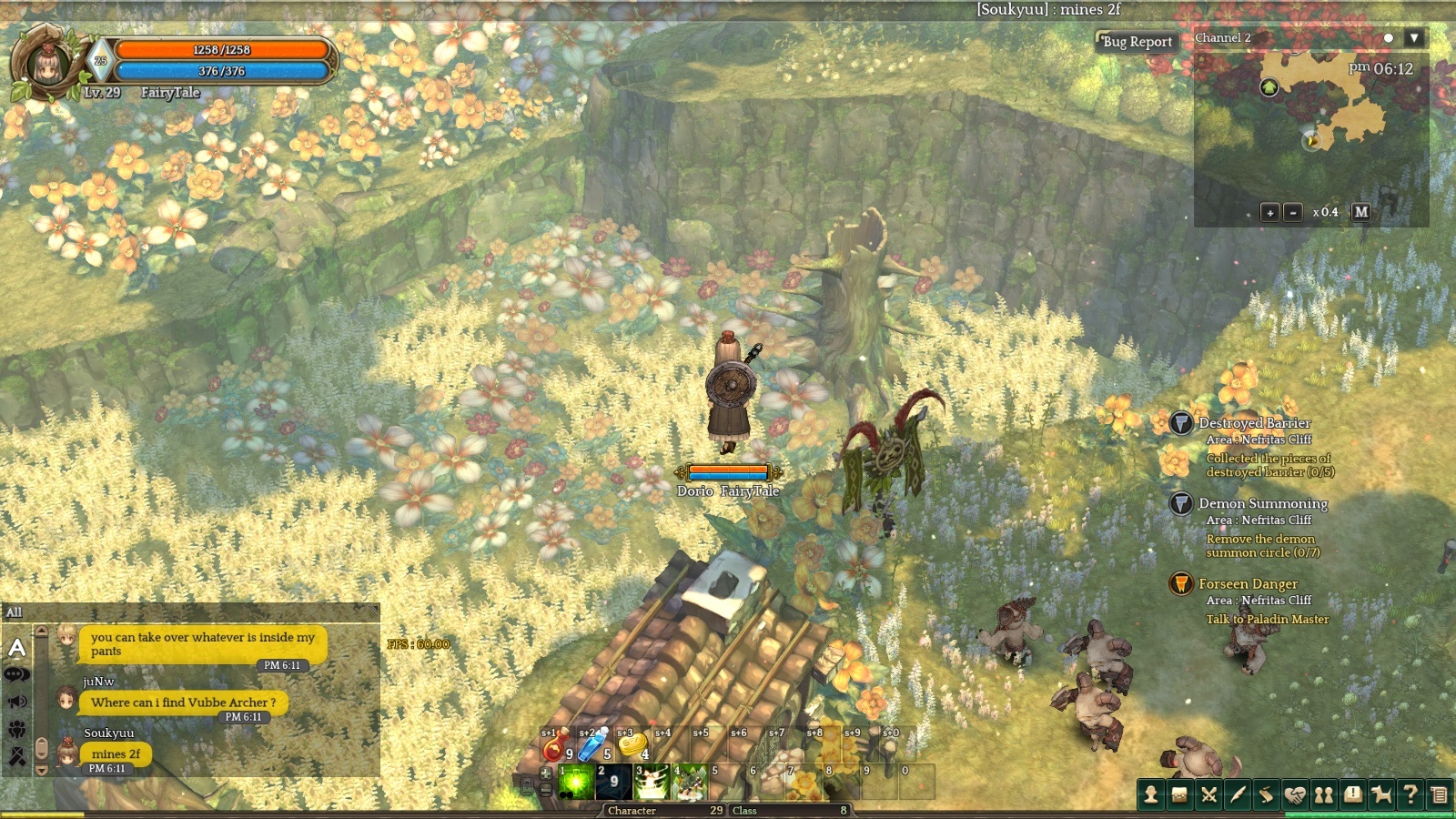Select the All chat tab

[15, 612]
